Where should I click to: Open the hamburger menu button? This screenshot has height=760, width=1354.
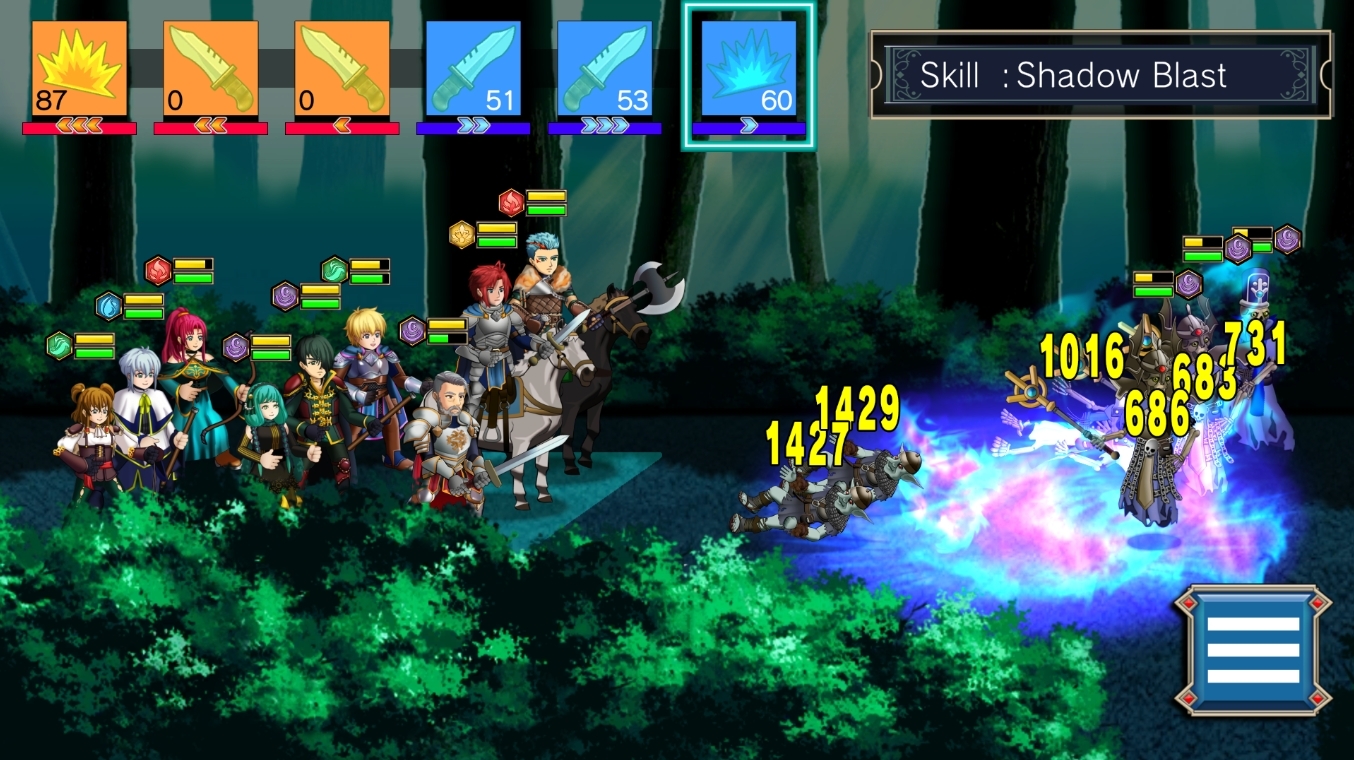point(1253,650)
